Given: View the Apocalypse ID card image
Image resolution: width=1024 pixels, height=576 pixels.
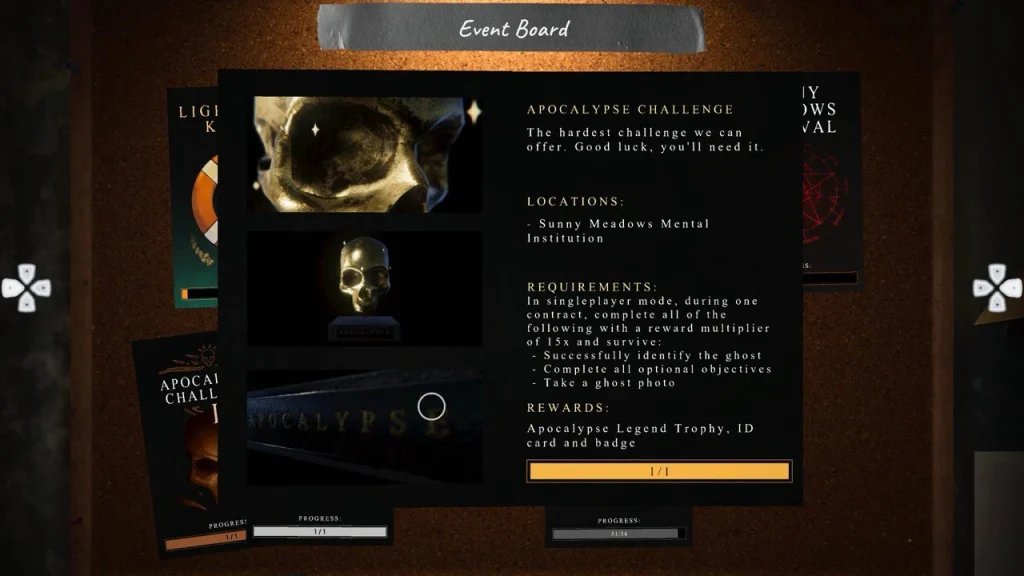Looking at the screenshot, I should [364, 427].
